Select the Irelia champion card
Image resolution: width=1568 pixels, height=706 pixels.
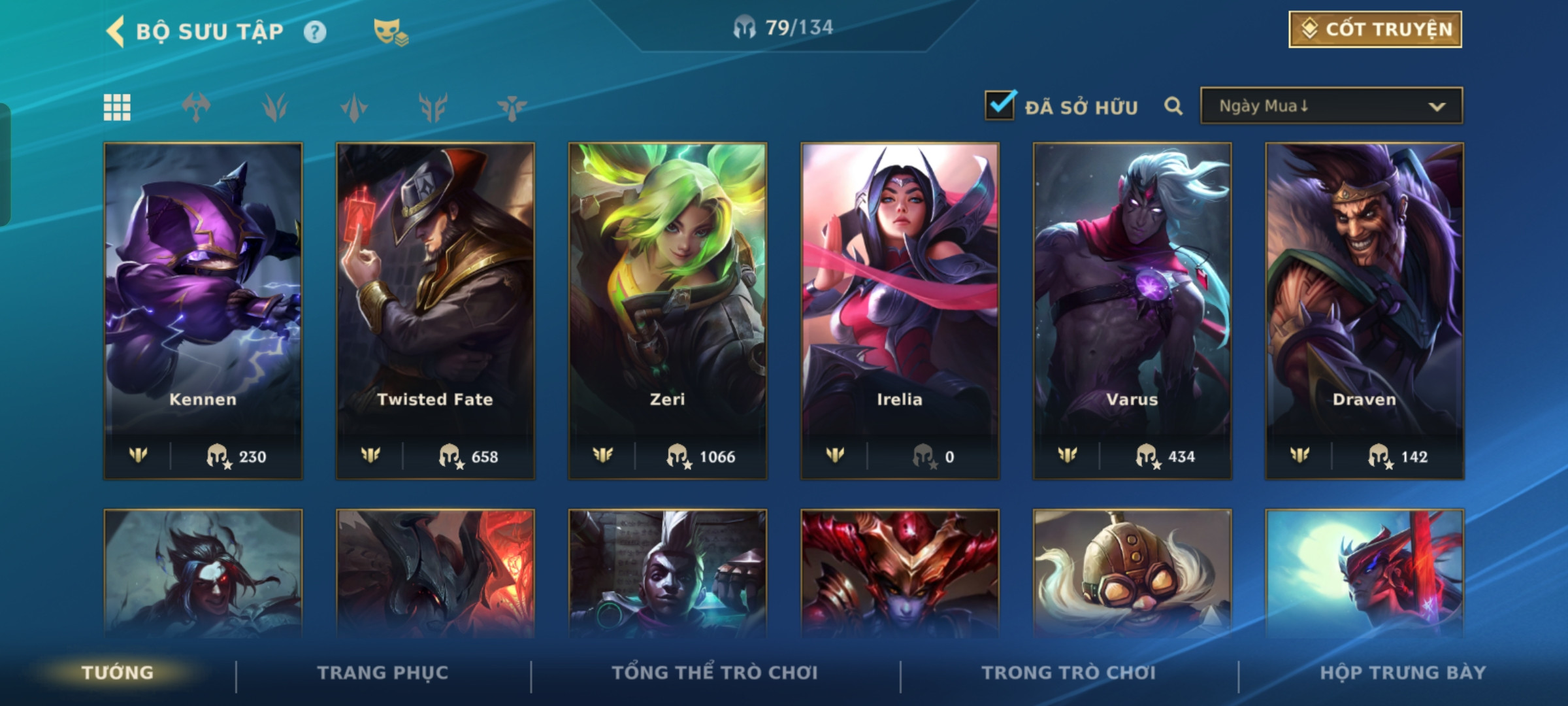[x=900, y=311]
